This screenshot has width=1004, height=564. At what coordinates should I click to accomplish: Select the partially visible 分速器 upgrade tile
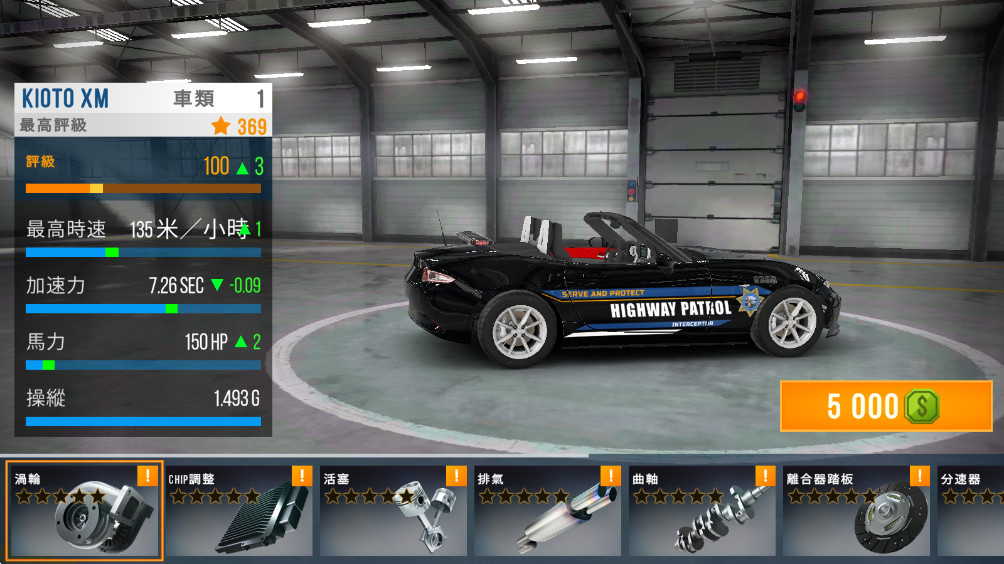pos(970,511)
